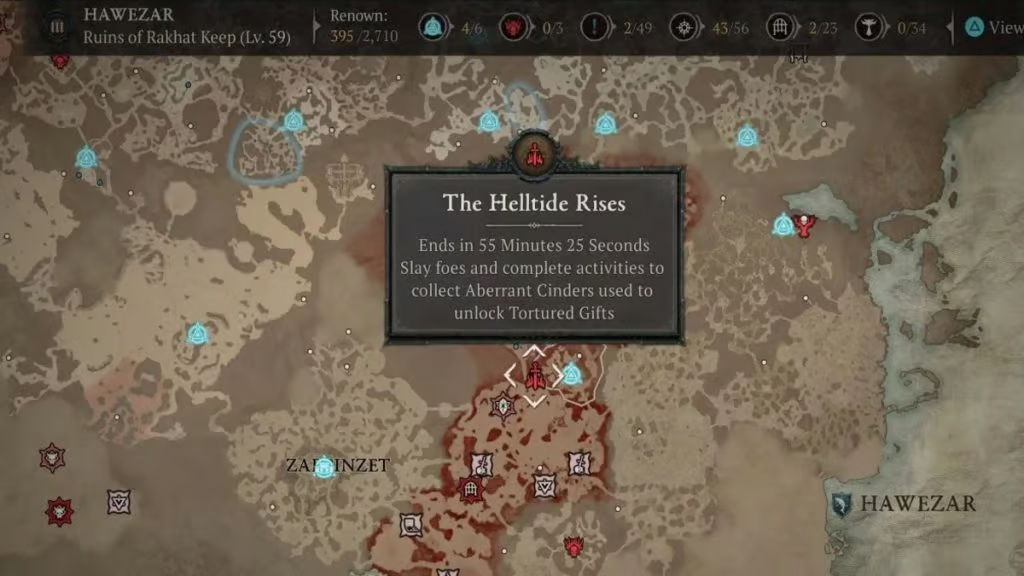Open the Altars of Lilith icon showing 0/34

click(x=872, y=27)
